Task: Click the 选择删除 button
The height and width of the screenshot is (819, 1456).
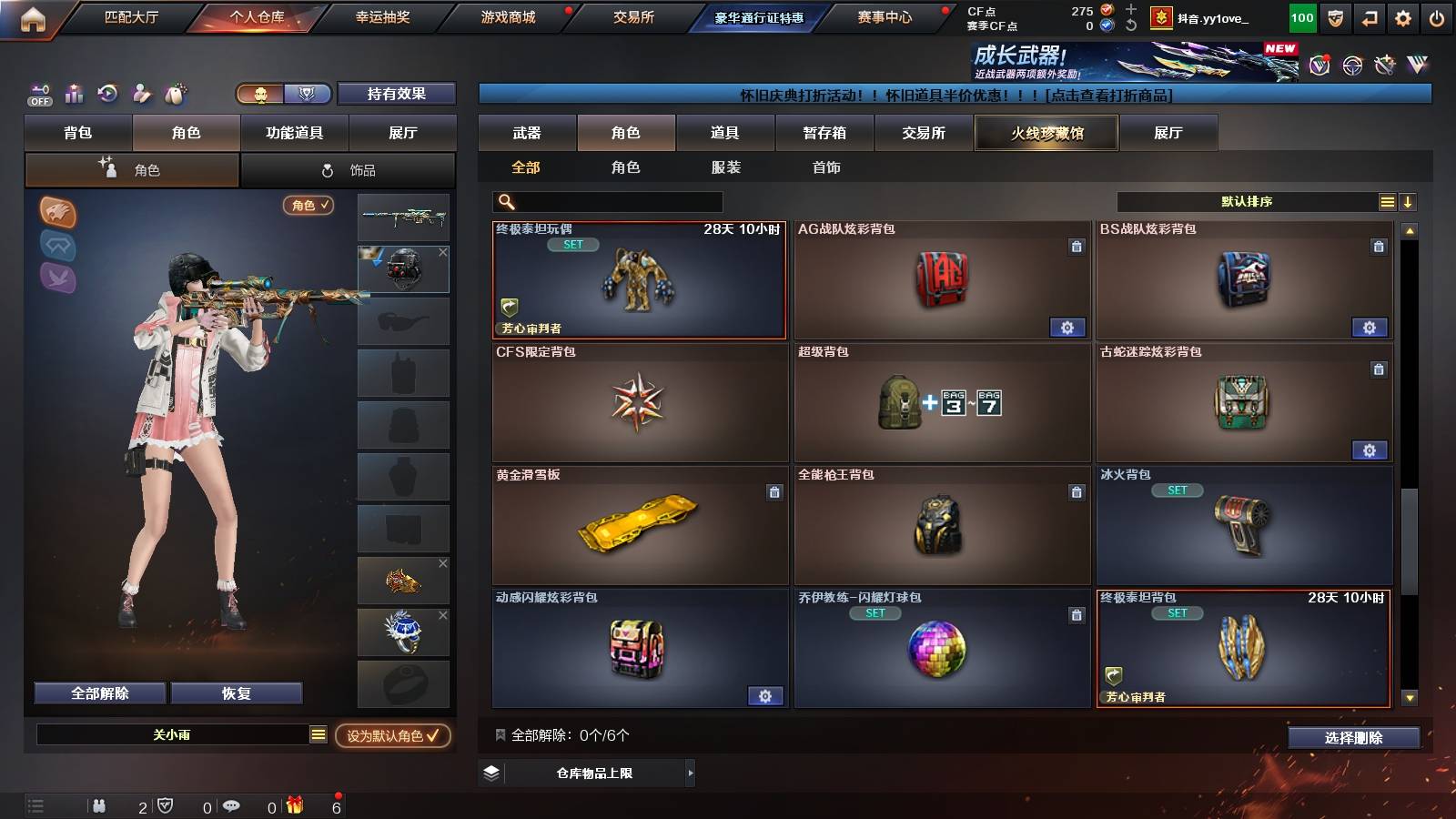Action: (1353, 738)
